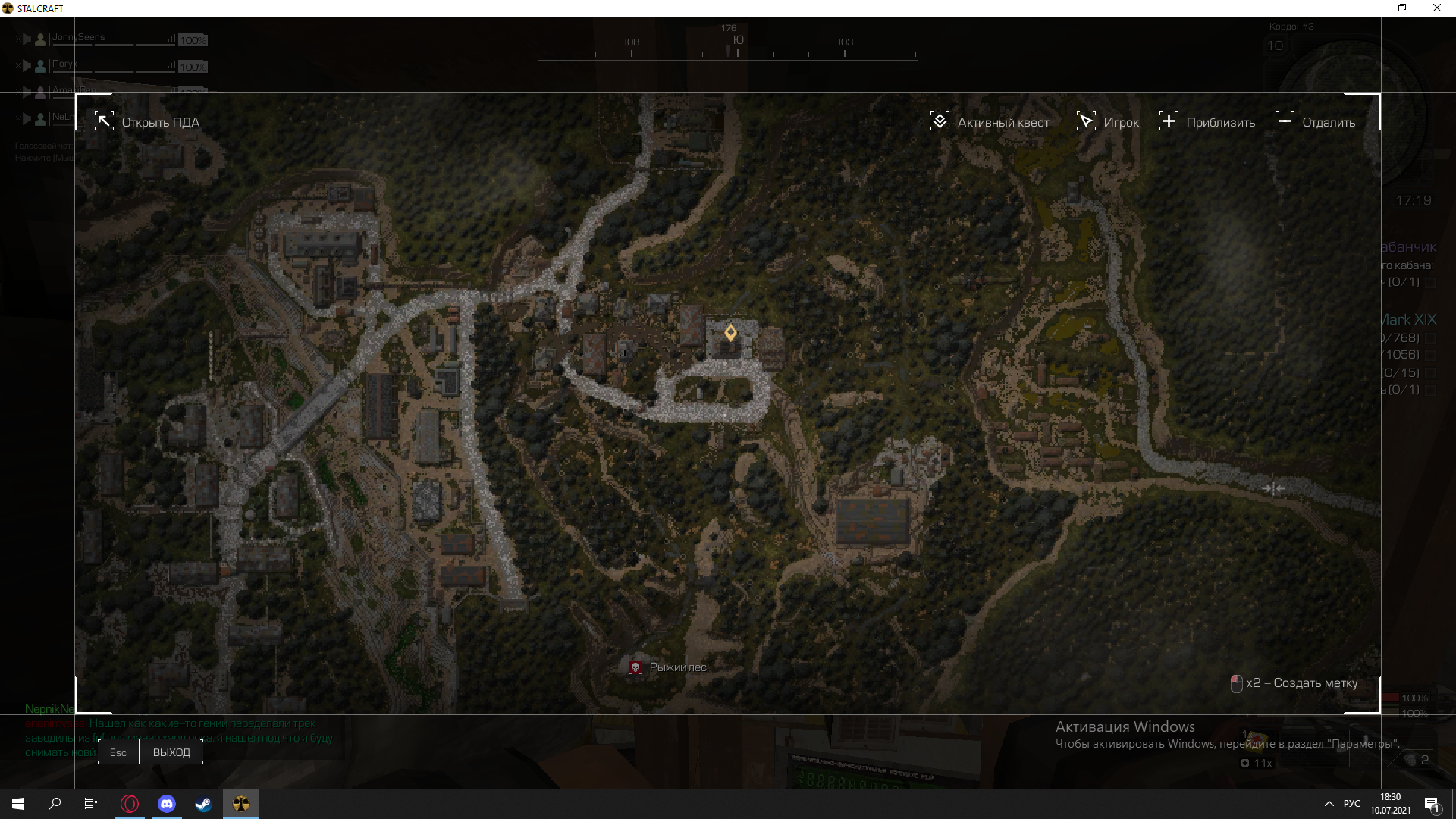Click the converging arrows marker on map
The width and height of the screenshot is (1456, 819).
pos(1273,488)
